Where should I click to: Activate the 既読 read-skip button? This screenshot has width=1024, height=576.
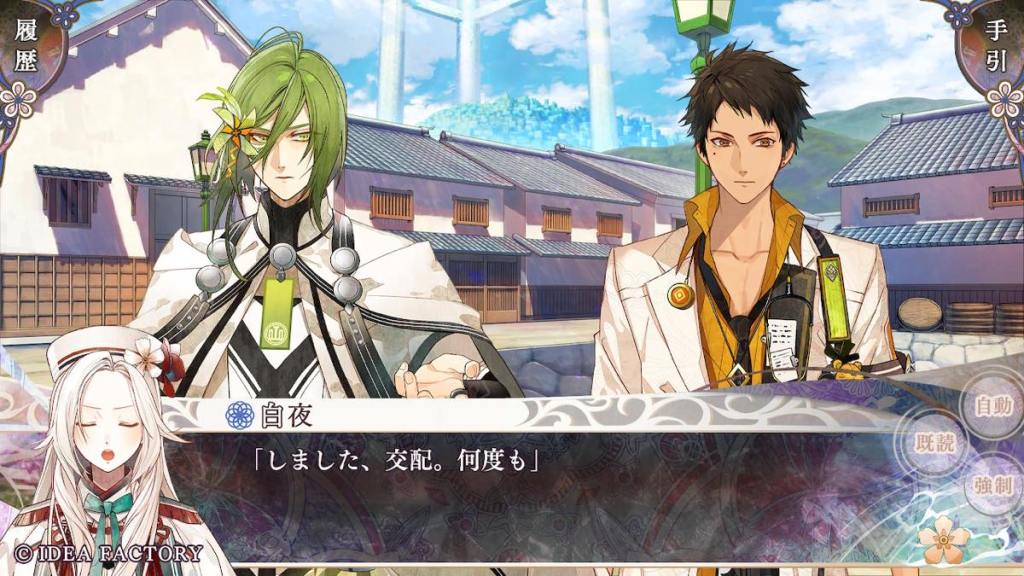pos(935,443)
